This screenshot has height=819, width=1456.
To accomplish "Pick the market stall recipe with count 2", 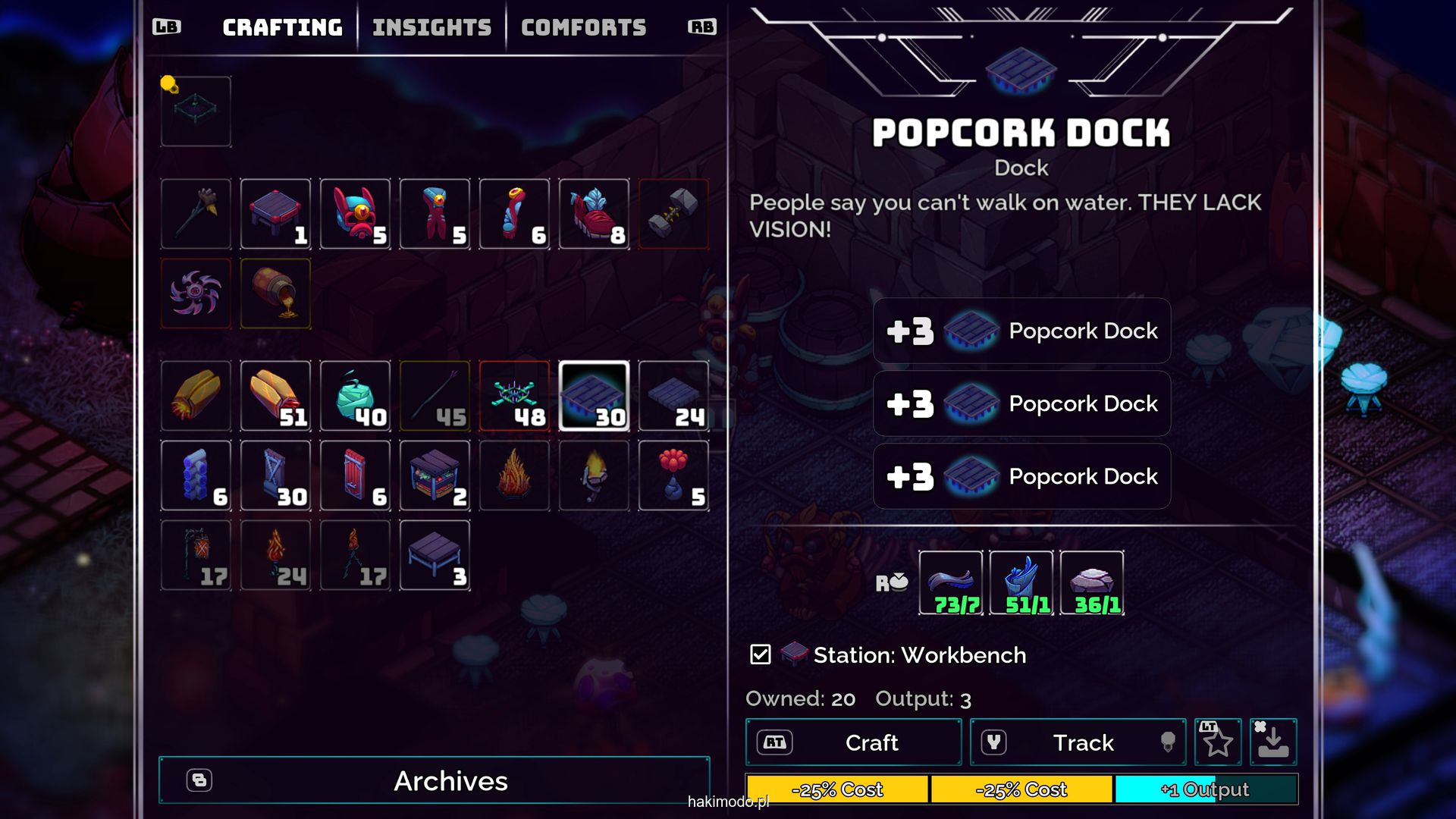I will click(x=435, y=476).
